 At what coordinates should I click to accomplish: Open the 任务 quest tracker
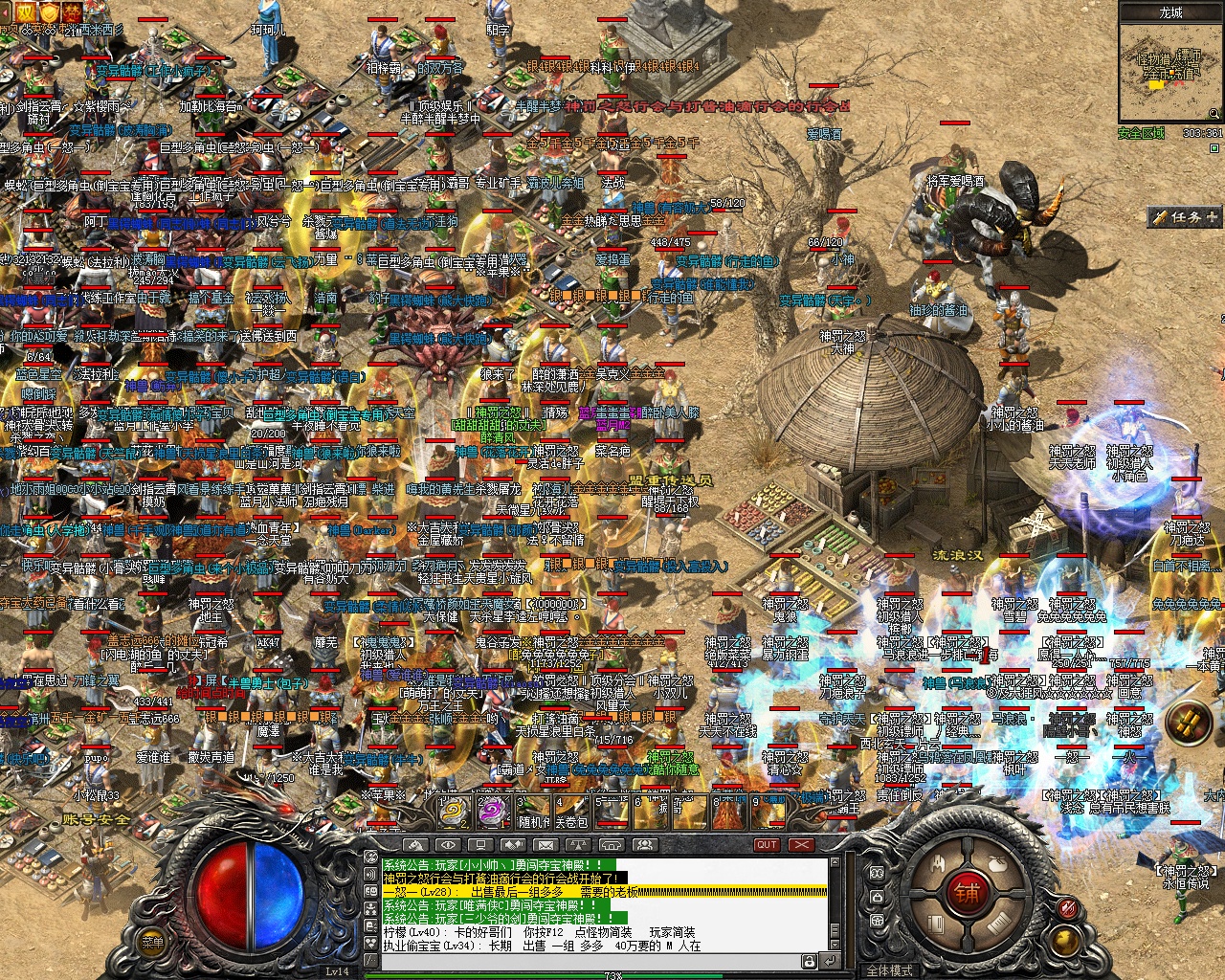click(1186, 217)
